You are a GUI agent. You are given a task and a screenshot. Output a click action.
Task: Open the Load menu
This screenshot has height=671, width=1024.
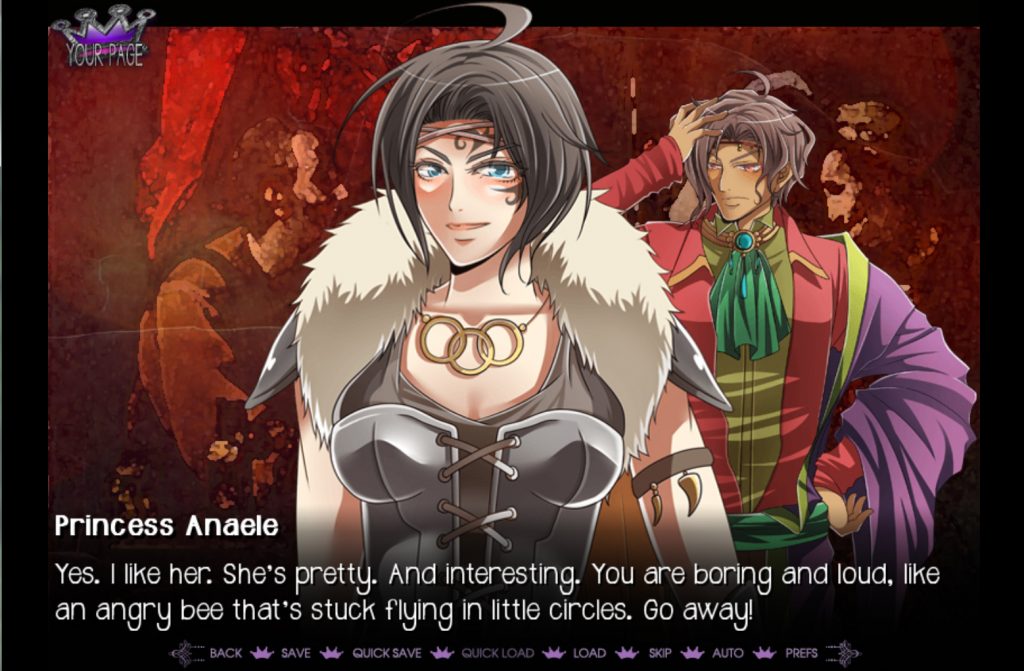coord(589,653)
